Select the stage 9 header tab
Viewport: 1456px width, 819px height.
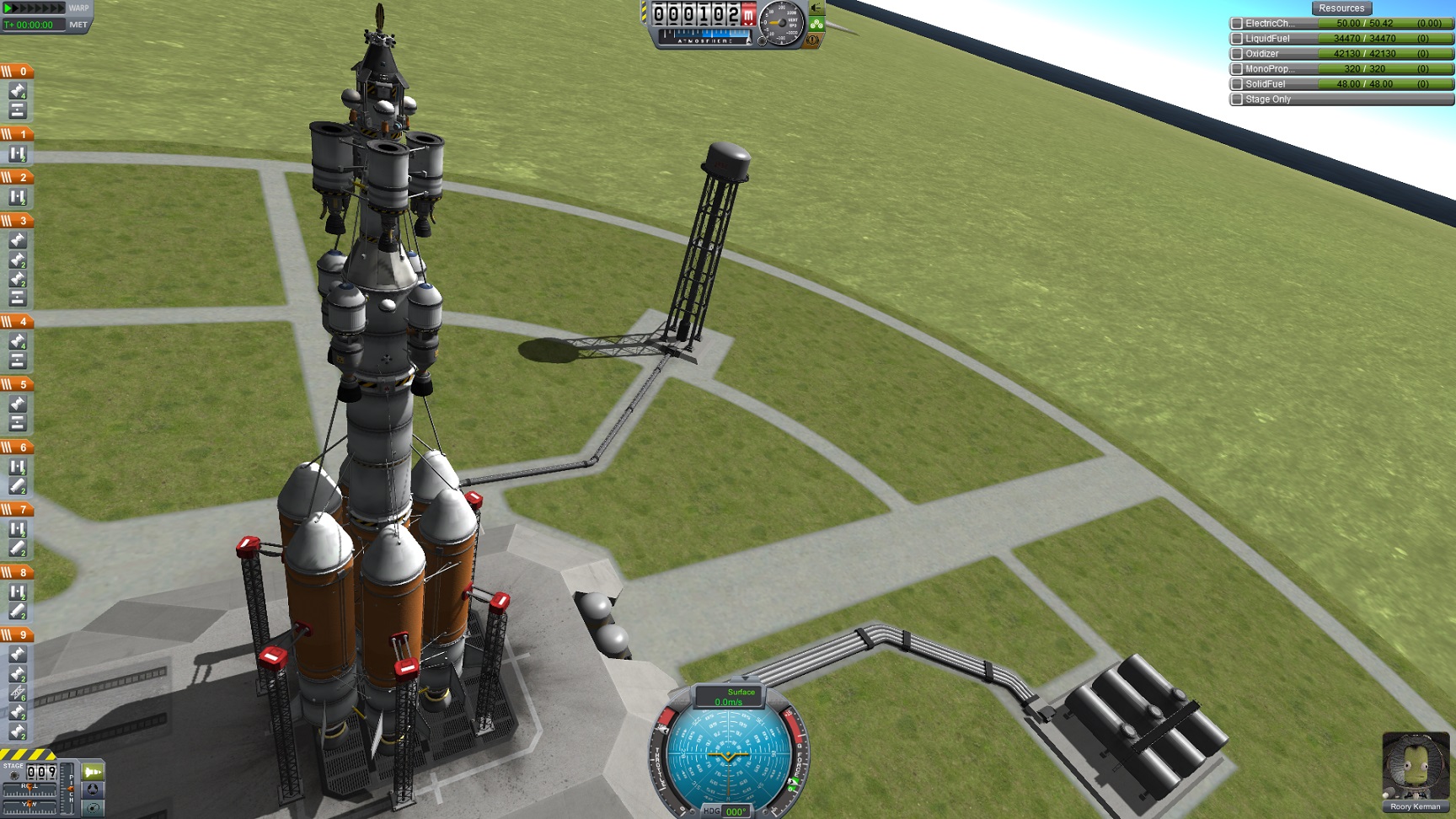(17, 634)
